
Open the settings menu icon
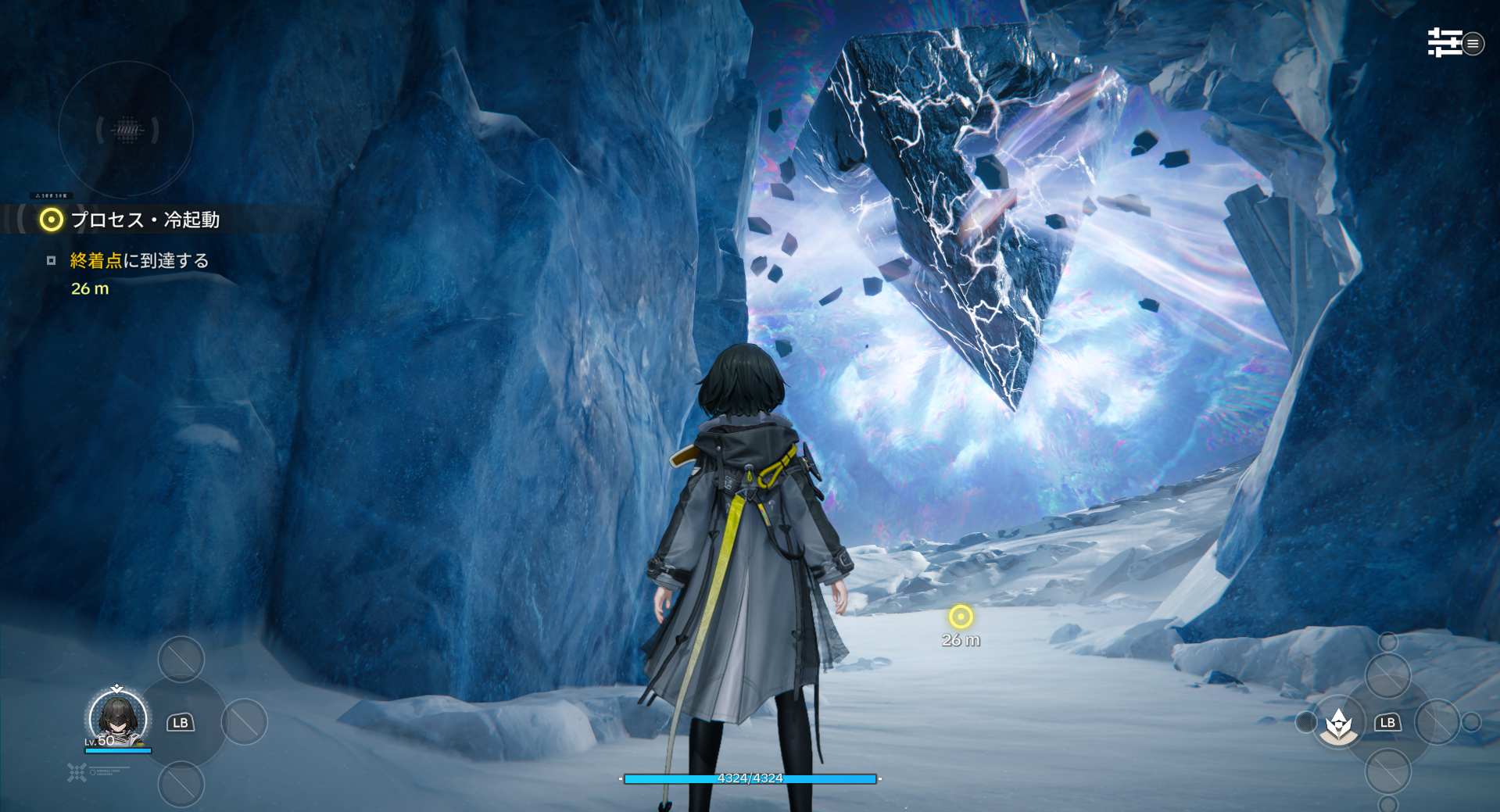coord(1445,43)
